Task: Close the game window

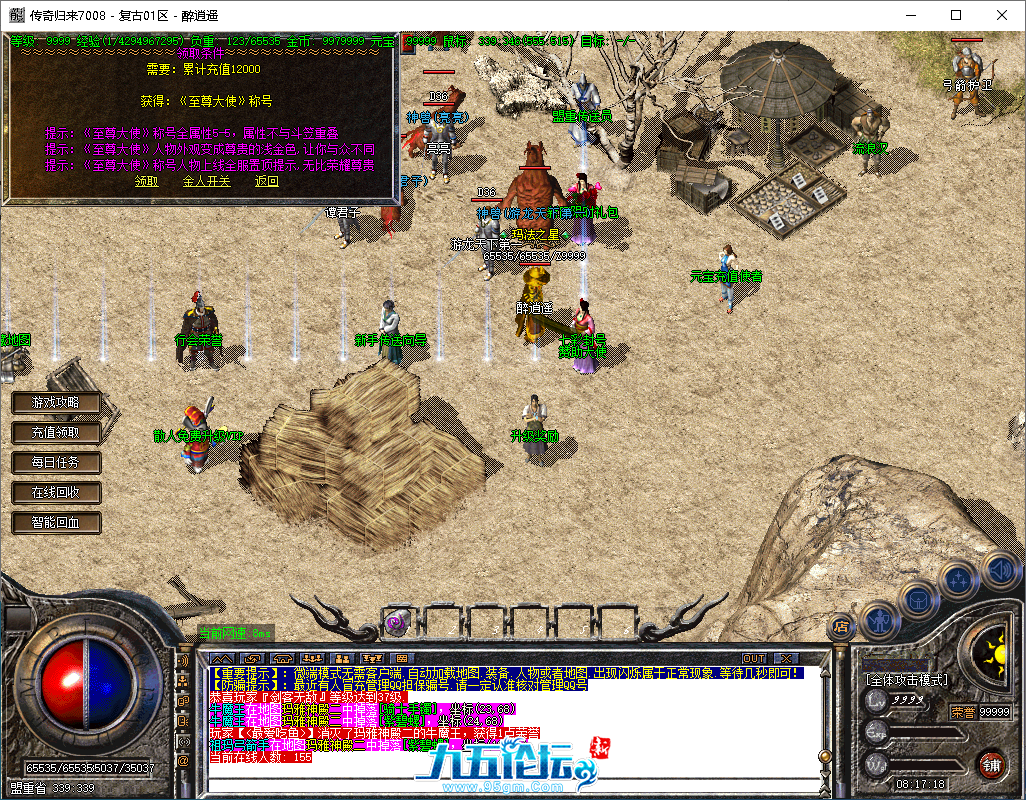Action: coord(1001,15)
